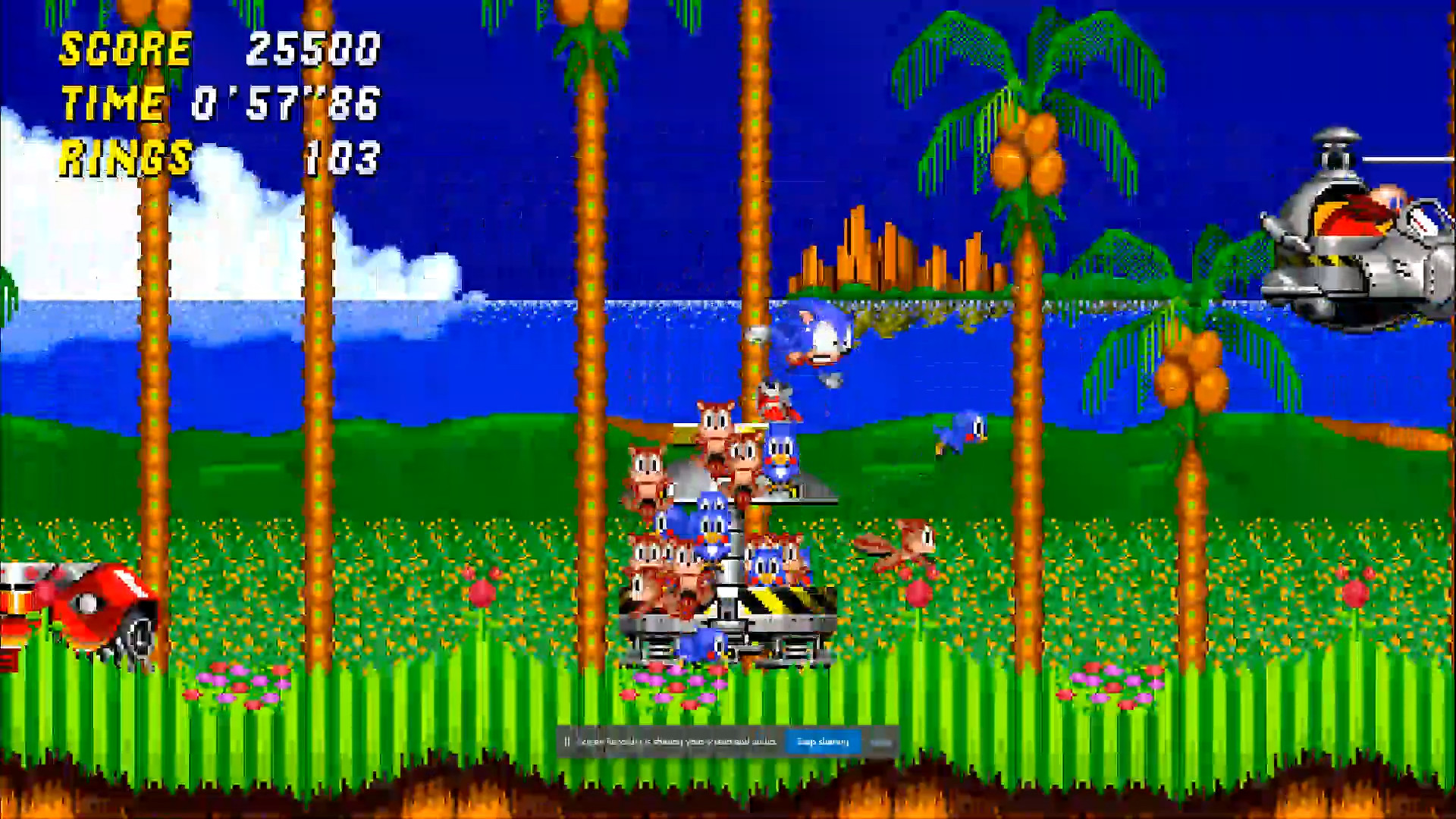The width and height of the screenshot is (1456, 819).
Task: Click the red vehicle wreck on the left edge
Action: tap(83, 607)
